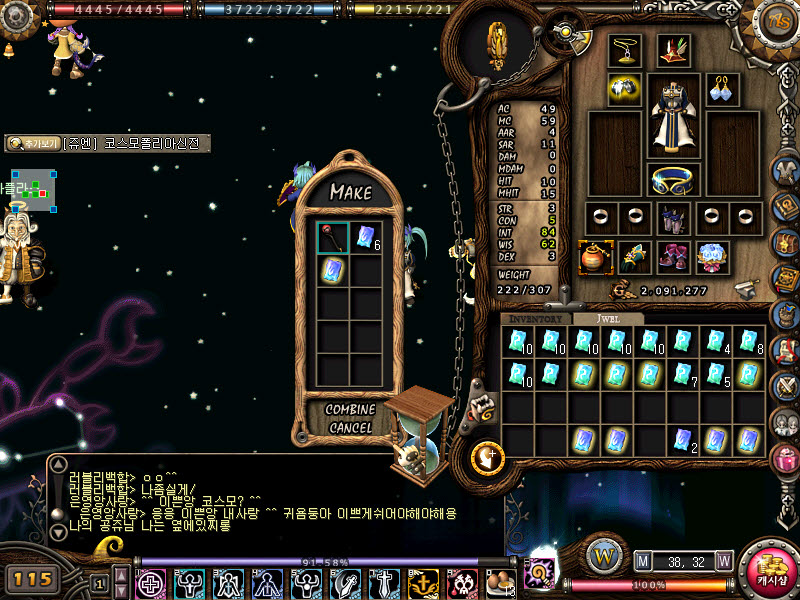Select the pink boots equipment slot
Viewport: 800px width, 600px height.
point(673,257)
